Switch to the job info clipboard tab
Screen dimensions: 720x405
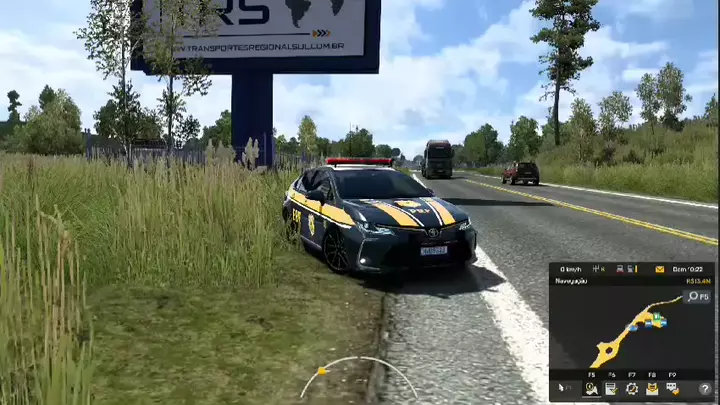coord(611,388)
